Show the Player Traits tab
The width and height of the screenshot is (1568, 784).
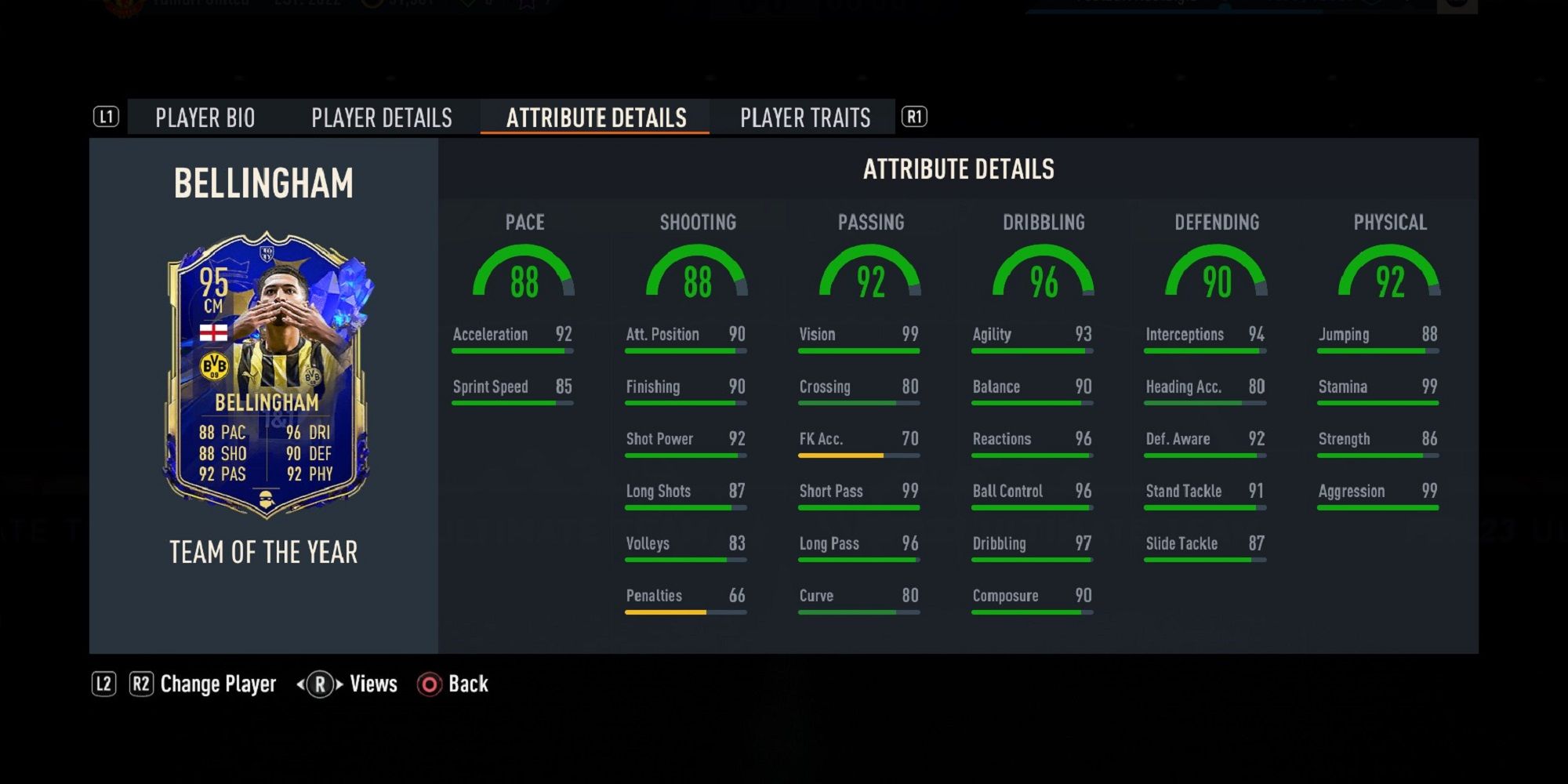[805, 118]
